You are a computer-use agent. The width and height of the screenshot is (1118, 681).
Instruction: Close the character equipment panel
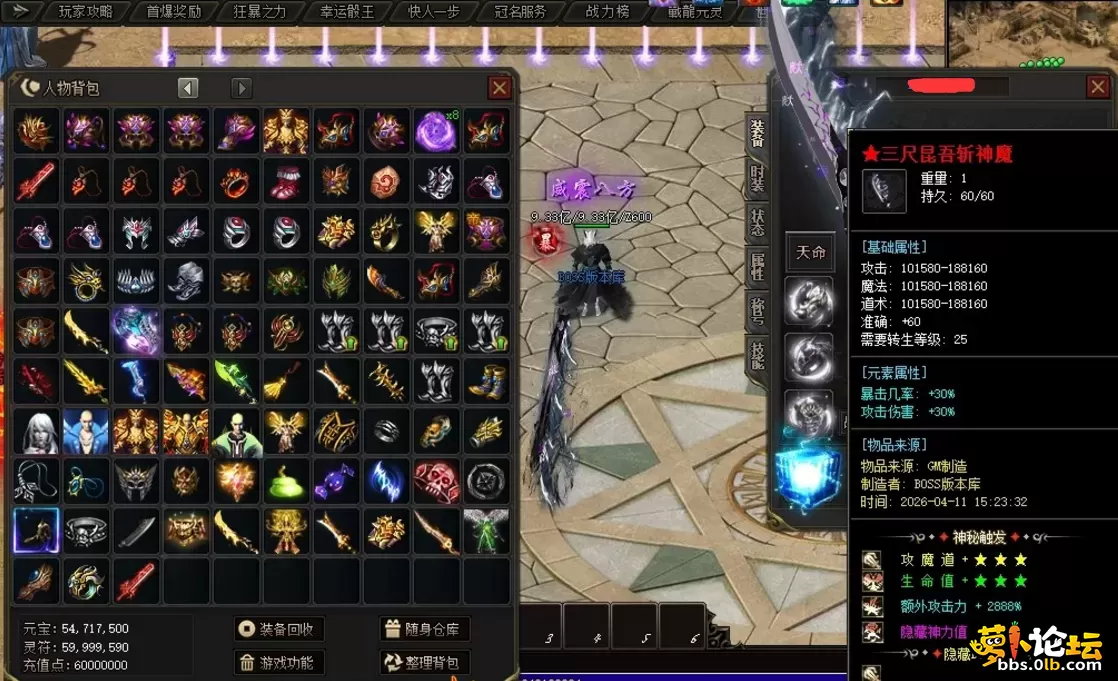pos(1097,88)
